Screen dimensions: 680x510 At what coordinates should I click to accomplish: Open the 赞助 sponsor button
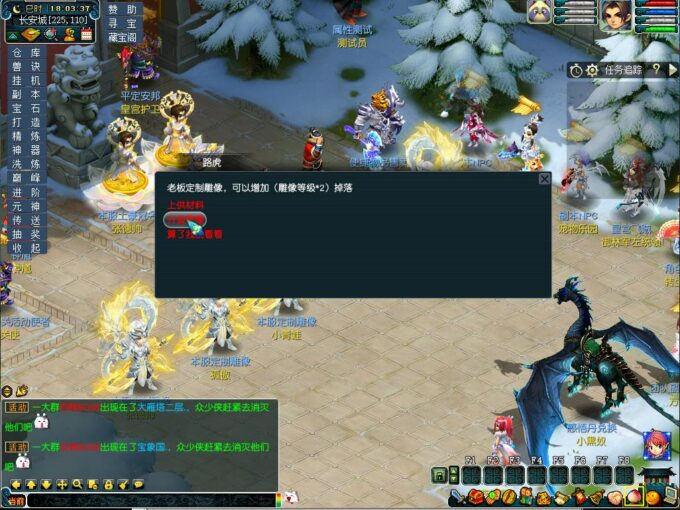click(x=122, y=9)
